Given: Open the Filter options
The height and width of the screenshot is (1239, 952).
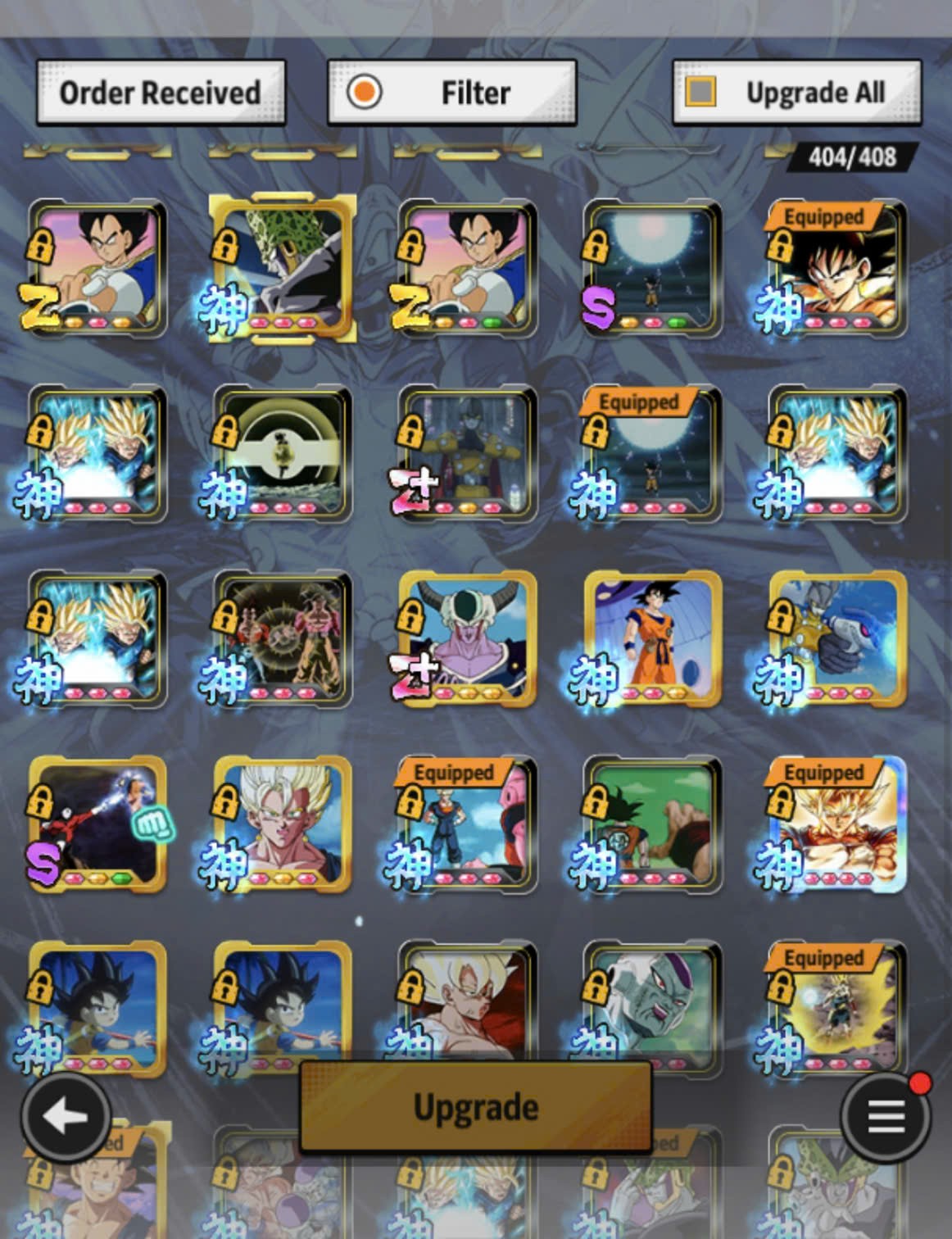Looking at the screenshot, I should pyautogui.click(x=451, y=93).
